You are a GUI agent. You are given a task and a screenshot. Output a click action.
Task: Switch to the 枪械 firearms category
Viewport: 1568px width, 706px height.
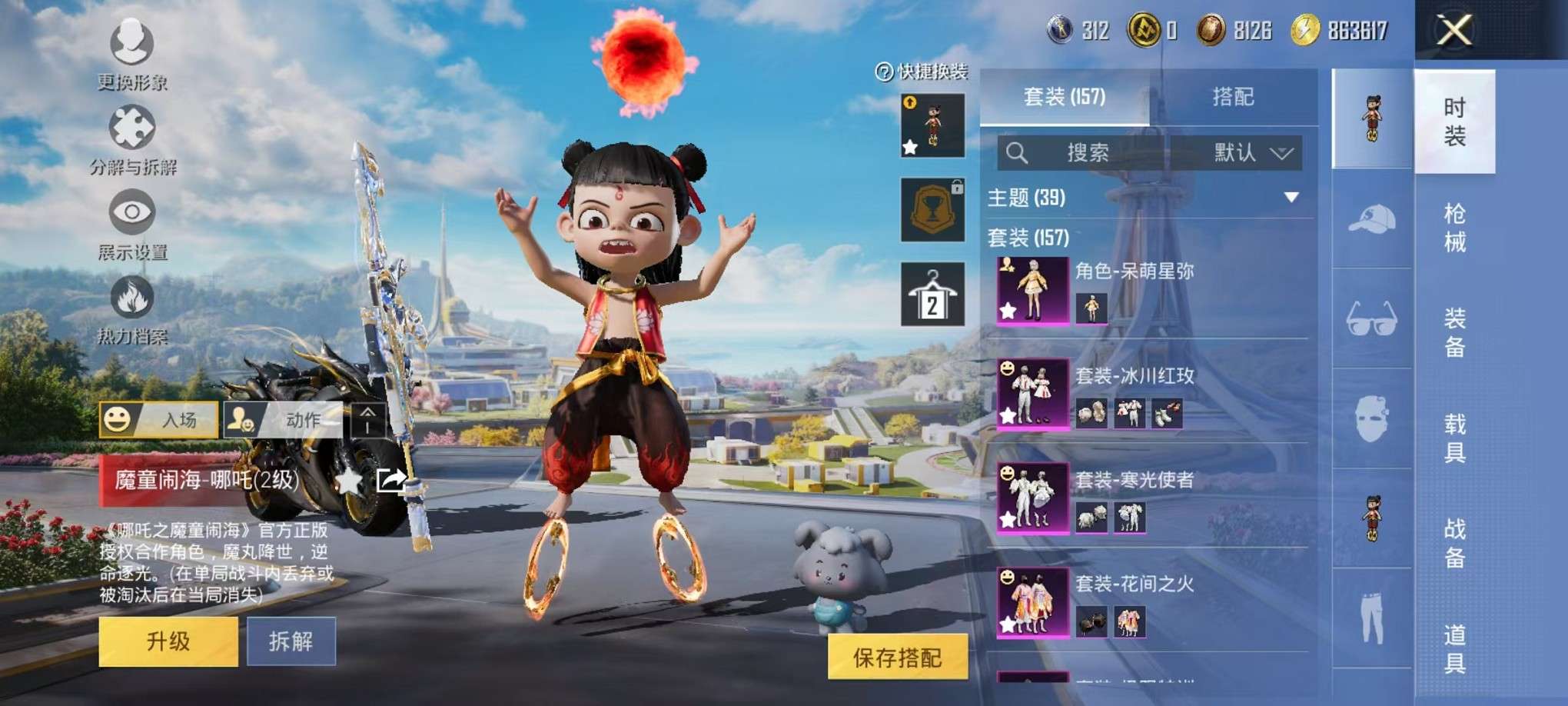[x=1454, y=228]
